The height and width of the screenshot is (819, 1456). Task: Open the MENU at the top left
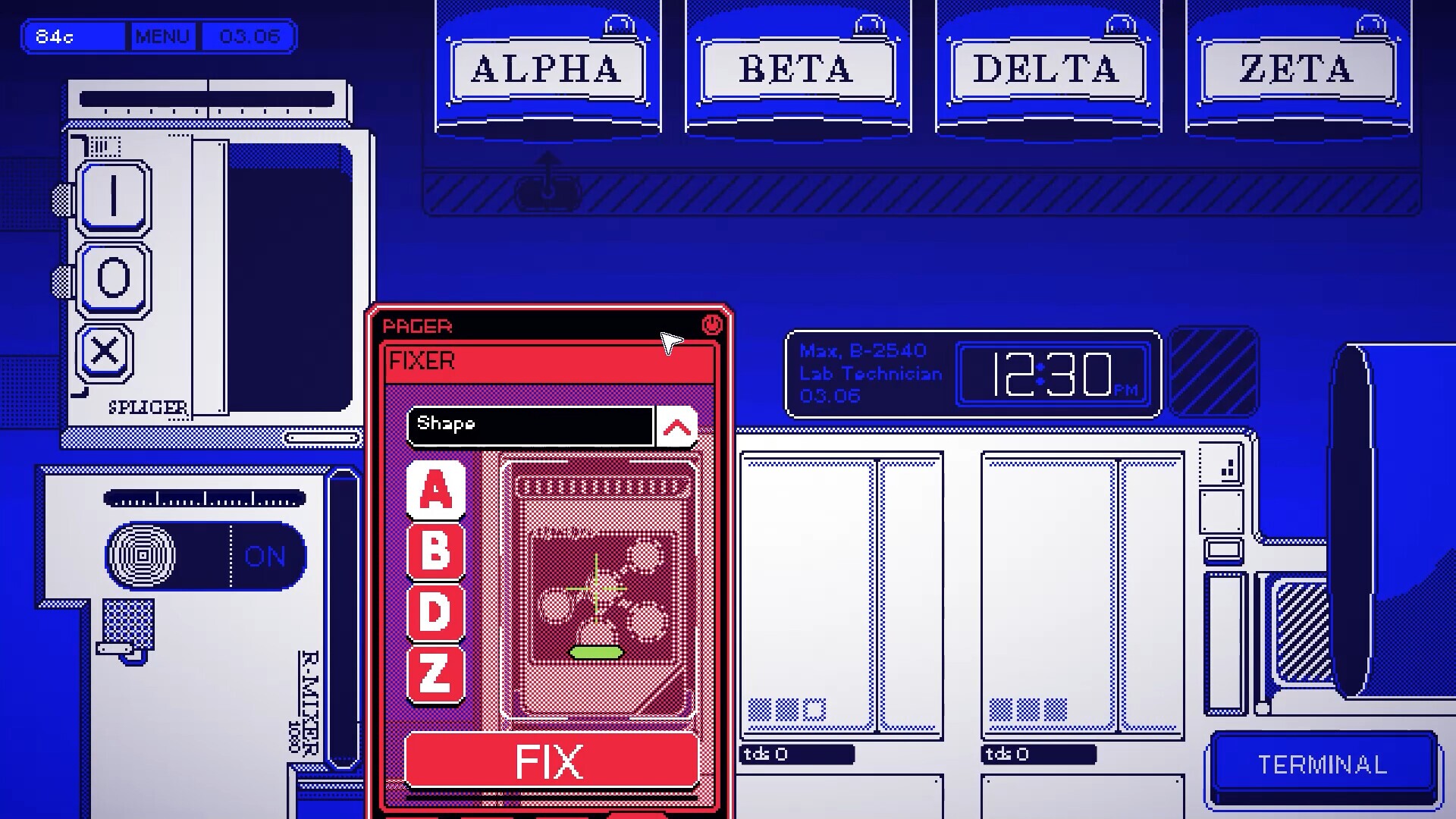[162, 36]
